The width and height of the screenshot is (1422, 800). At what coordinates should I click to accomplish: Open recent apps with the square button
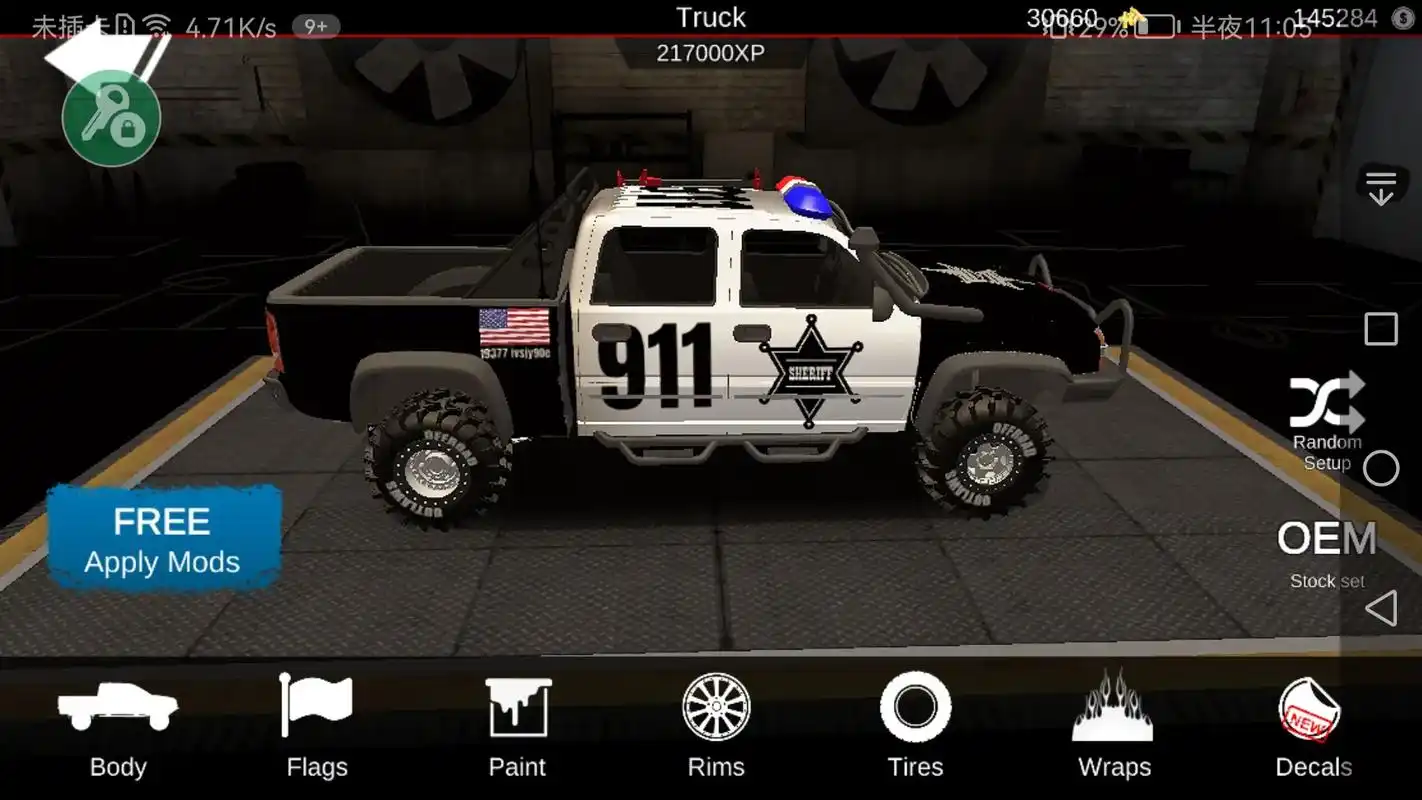[x=1381, y=329]
